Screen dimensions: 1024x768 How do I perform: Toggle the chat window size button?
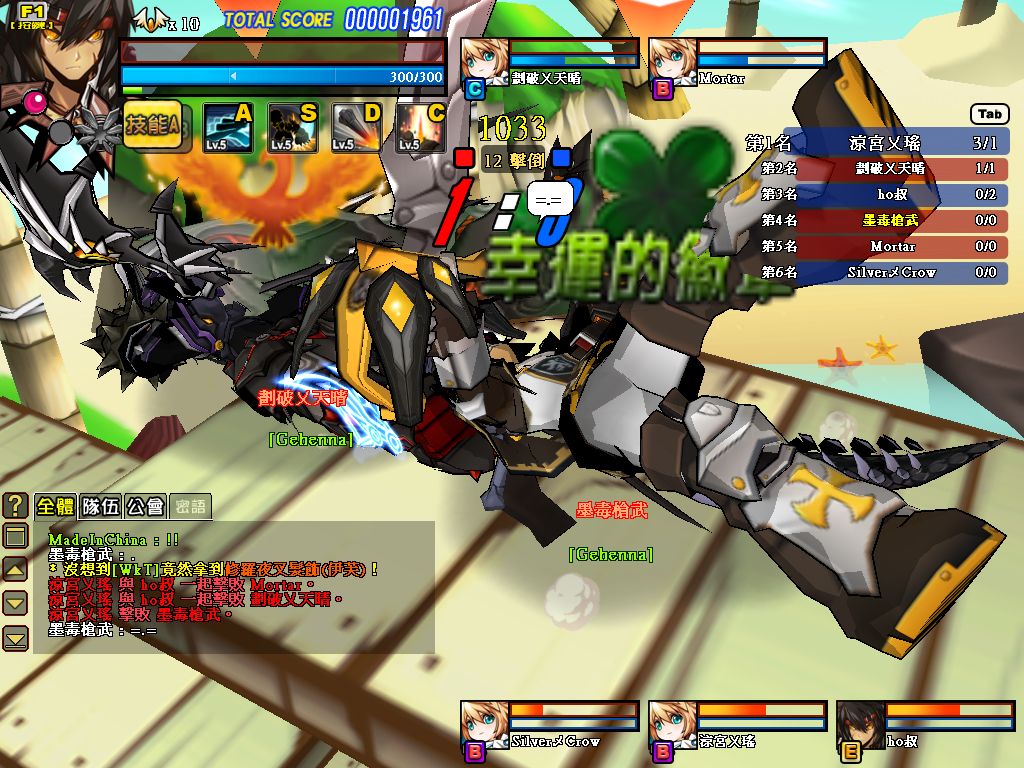coord(15,536)
